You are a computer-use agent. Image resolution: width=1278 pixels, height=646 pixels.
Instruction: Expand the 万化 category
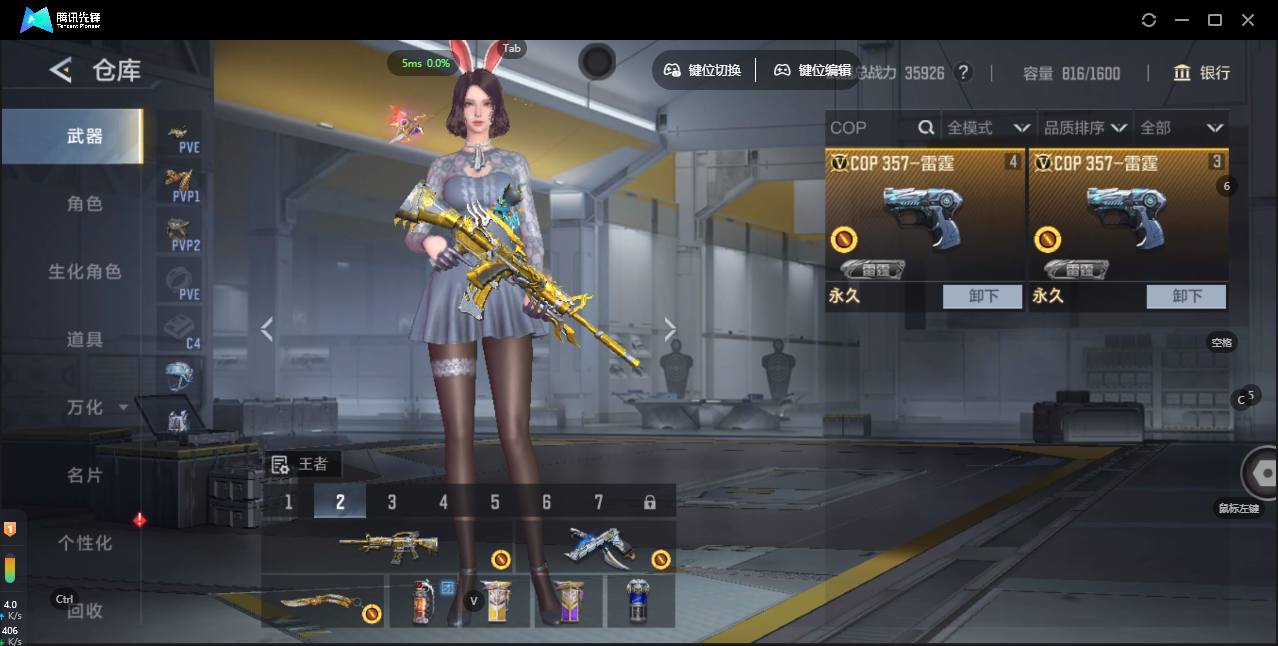96,408
